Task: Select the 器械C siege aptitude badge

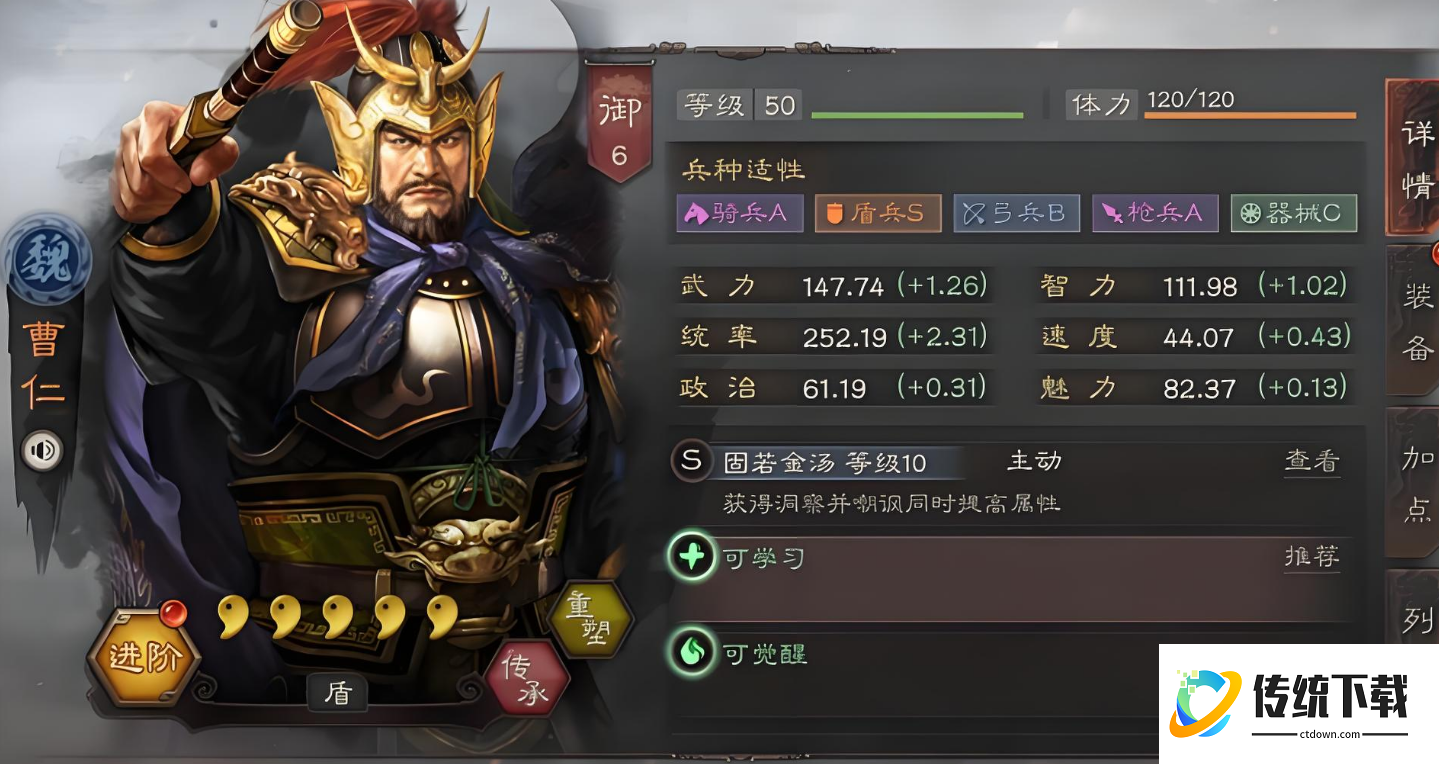Action: click(x=1293, y=213)
